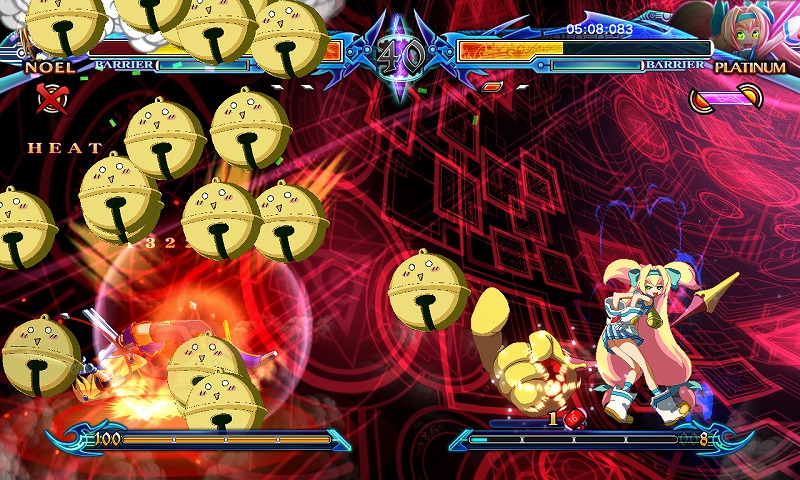Click Platinum's pink item gauge icon

[727, 97]
